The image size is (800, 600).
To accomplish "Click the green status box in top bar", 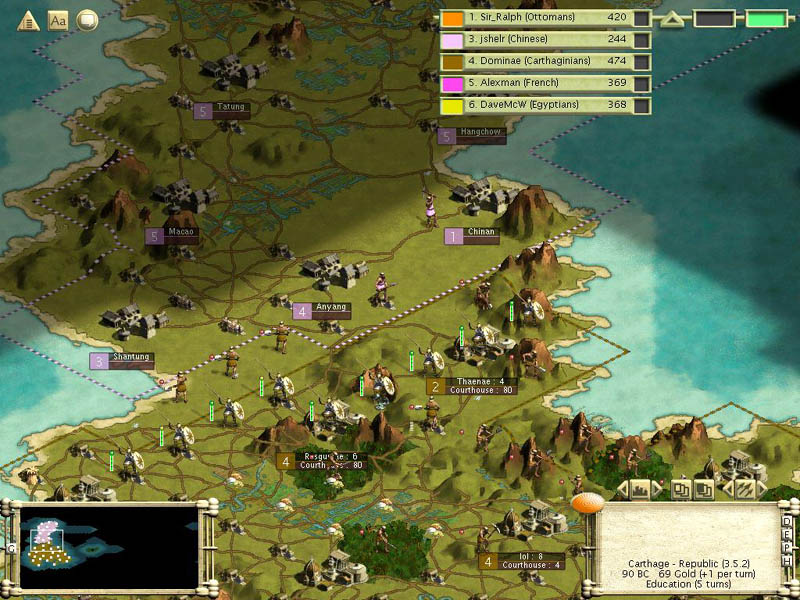I will 766,18.
